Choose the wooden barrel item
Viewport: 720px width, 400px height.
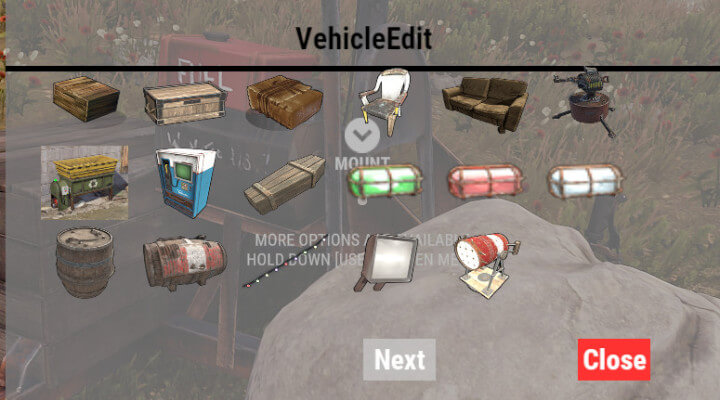tap(85, 263)
